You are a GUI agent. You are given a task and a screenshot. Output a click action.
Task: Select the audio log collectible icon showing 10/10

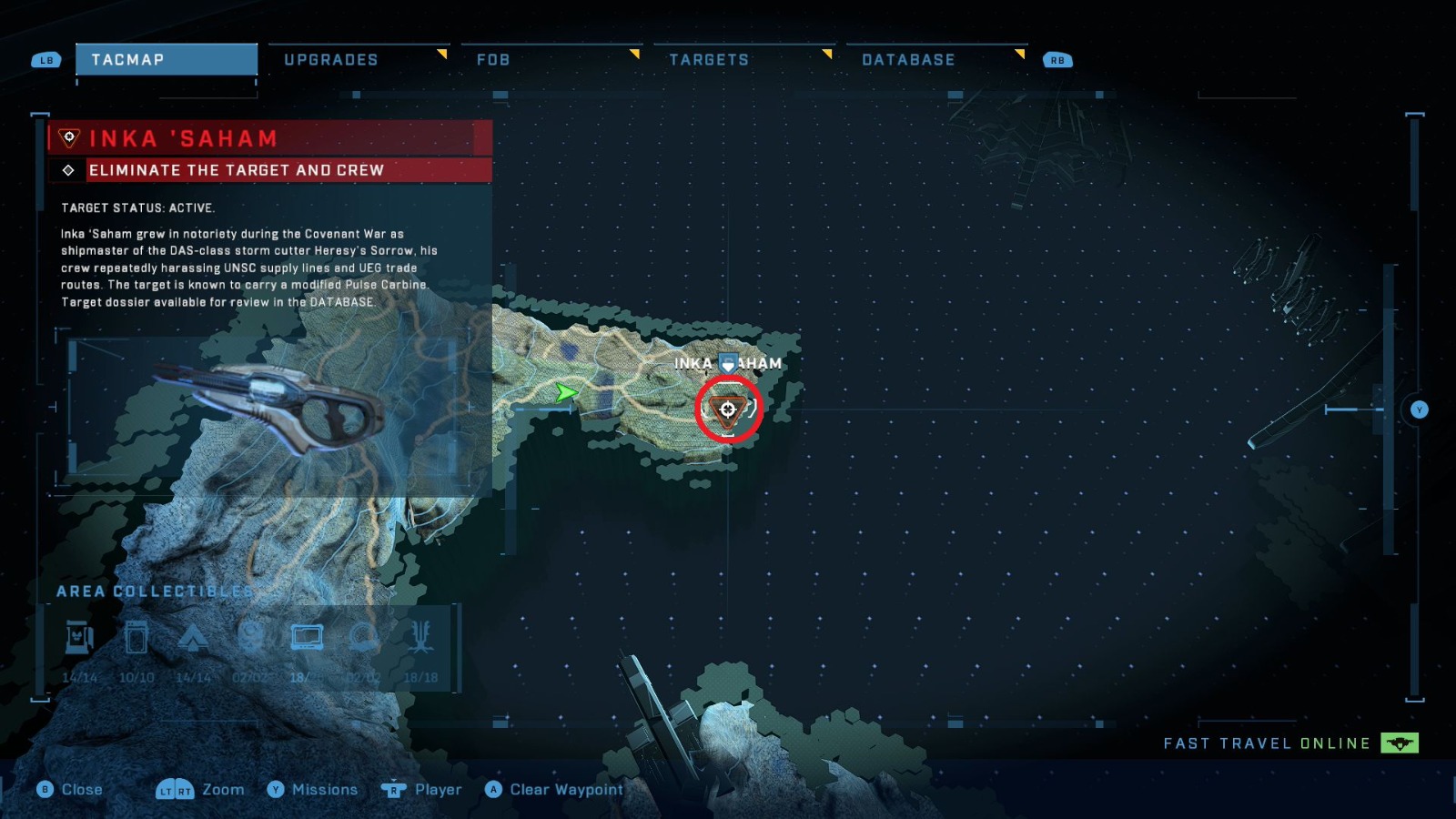tap(135, 637)
